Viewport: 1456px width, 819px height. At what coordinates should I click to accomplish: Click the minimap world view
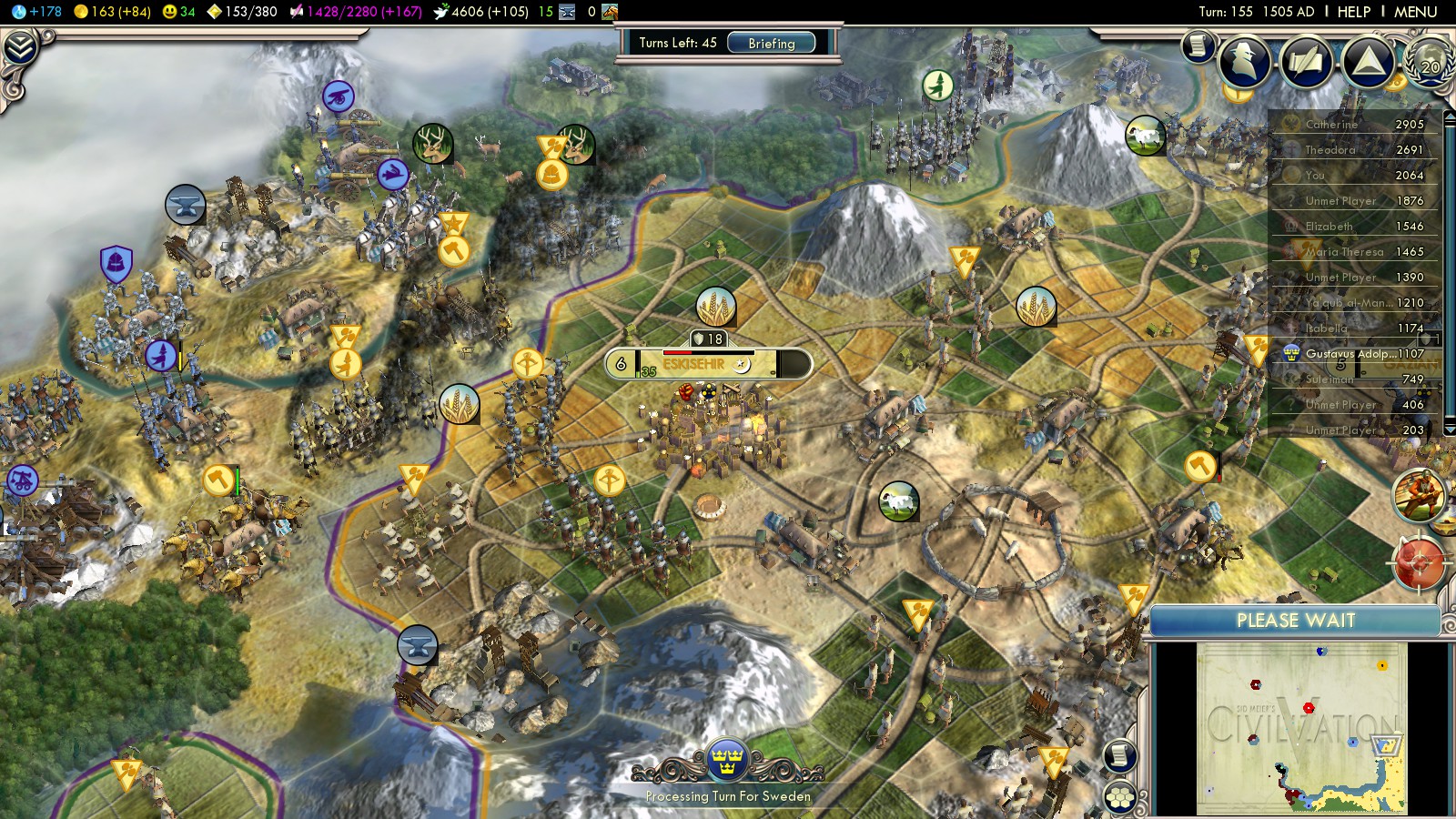point(1301,728)
